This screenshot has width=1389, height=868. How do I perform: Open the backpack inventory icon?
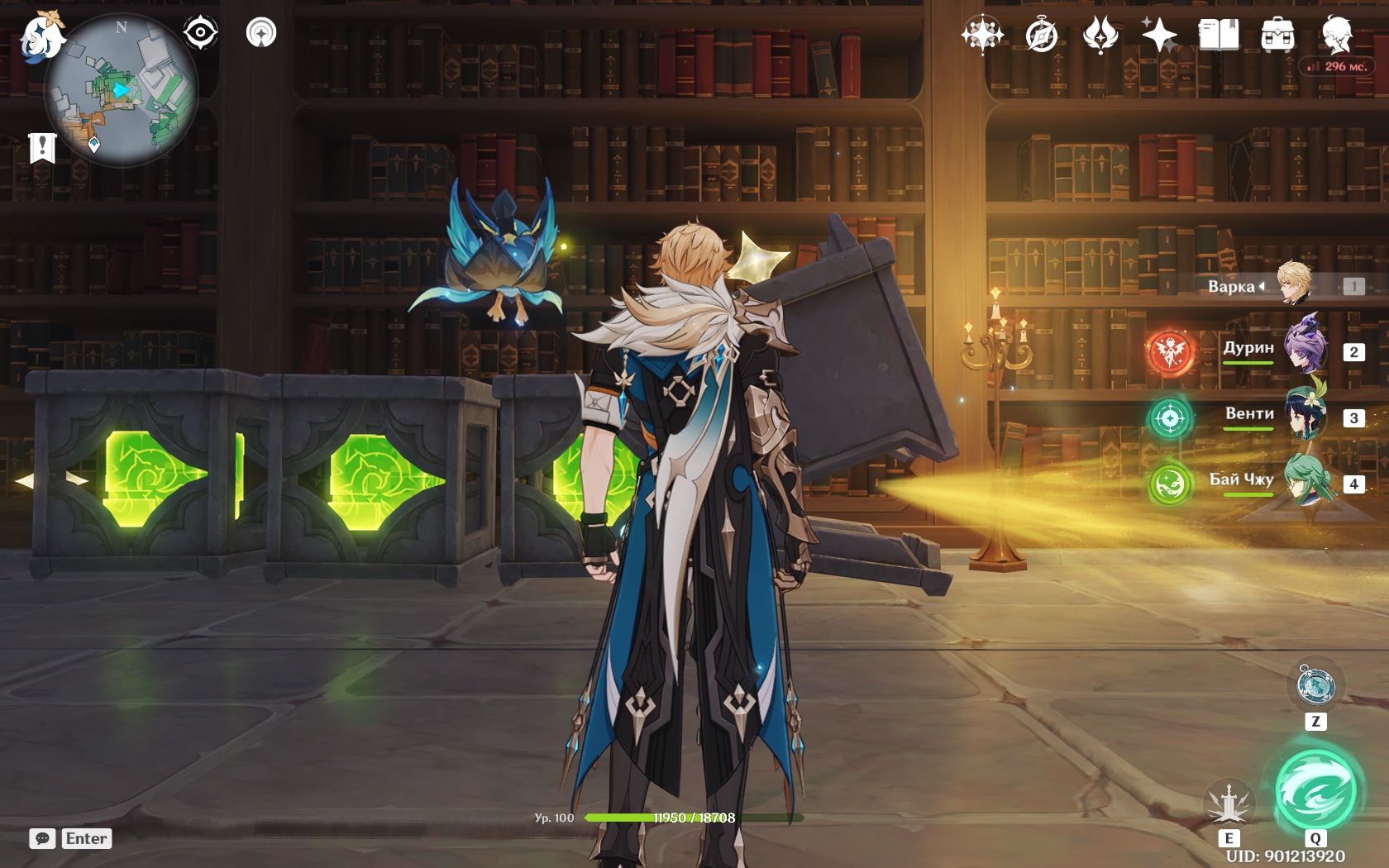click(1277, 36)
